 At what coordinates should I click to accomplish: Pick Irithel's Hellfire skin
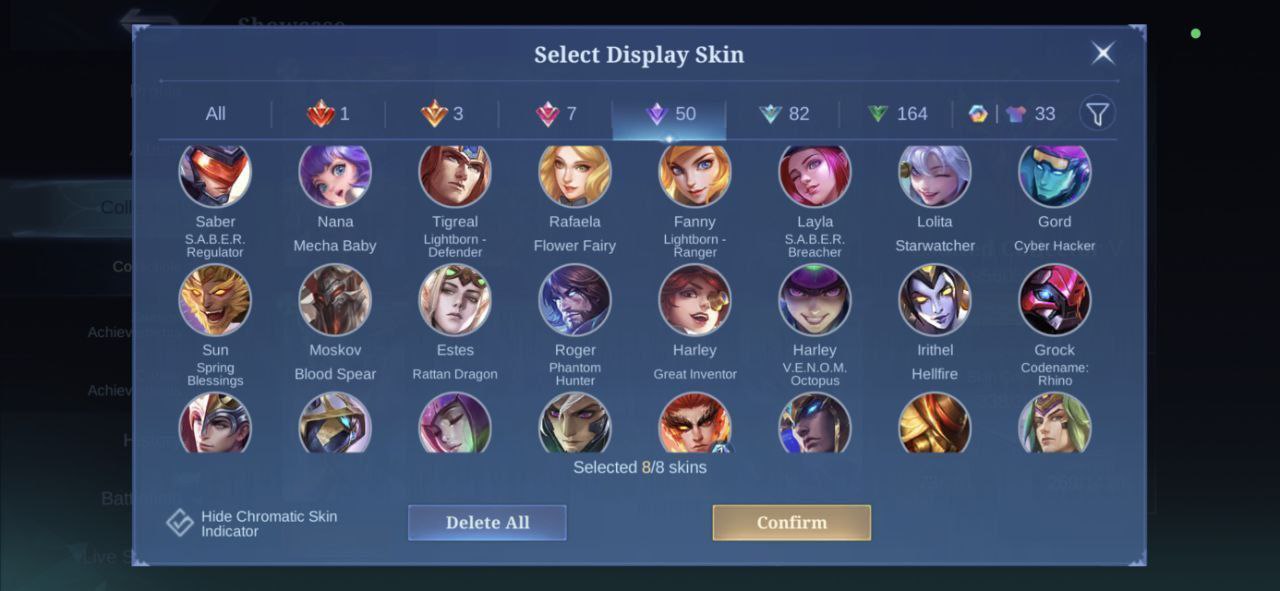(x=934, y=300)
